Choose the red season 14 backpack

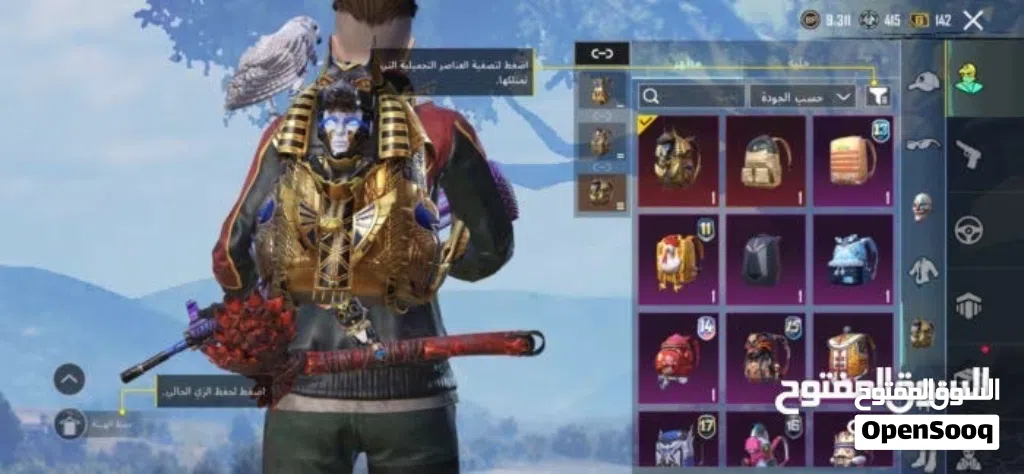678,357
